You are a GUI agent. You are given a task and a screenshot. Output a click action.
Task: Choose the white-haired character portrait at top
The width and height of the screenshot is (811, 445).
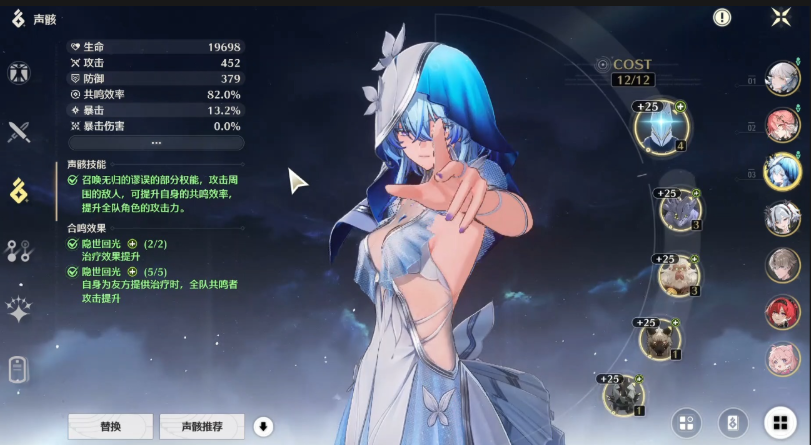pyautogui.click(x=782, y=78)
